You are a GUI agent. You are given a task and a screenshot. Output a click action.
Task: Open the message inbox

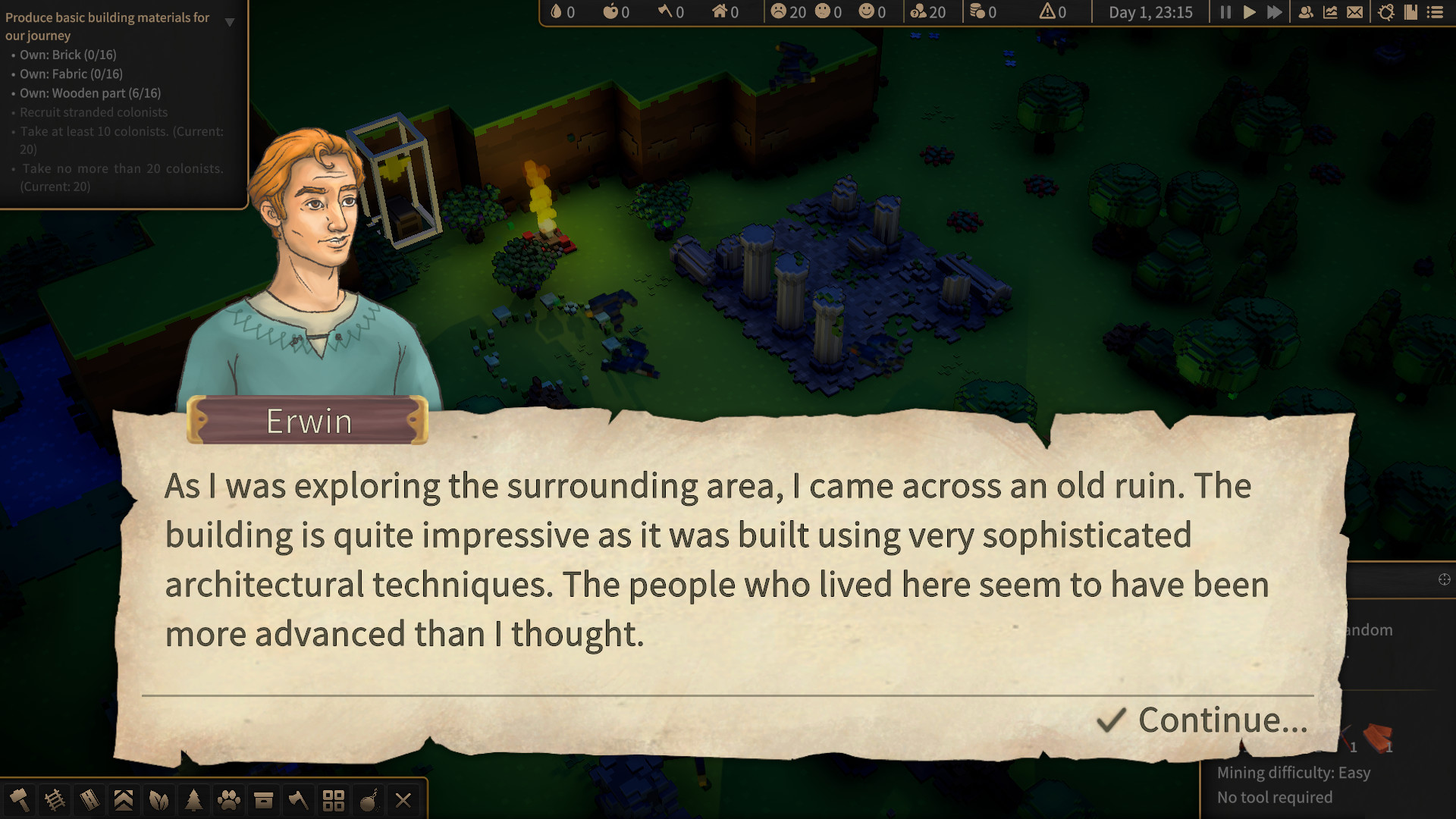(x=1355, y=12)
